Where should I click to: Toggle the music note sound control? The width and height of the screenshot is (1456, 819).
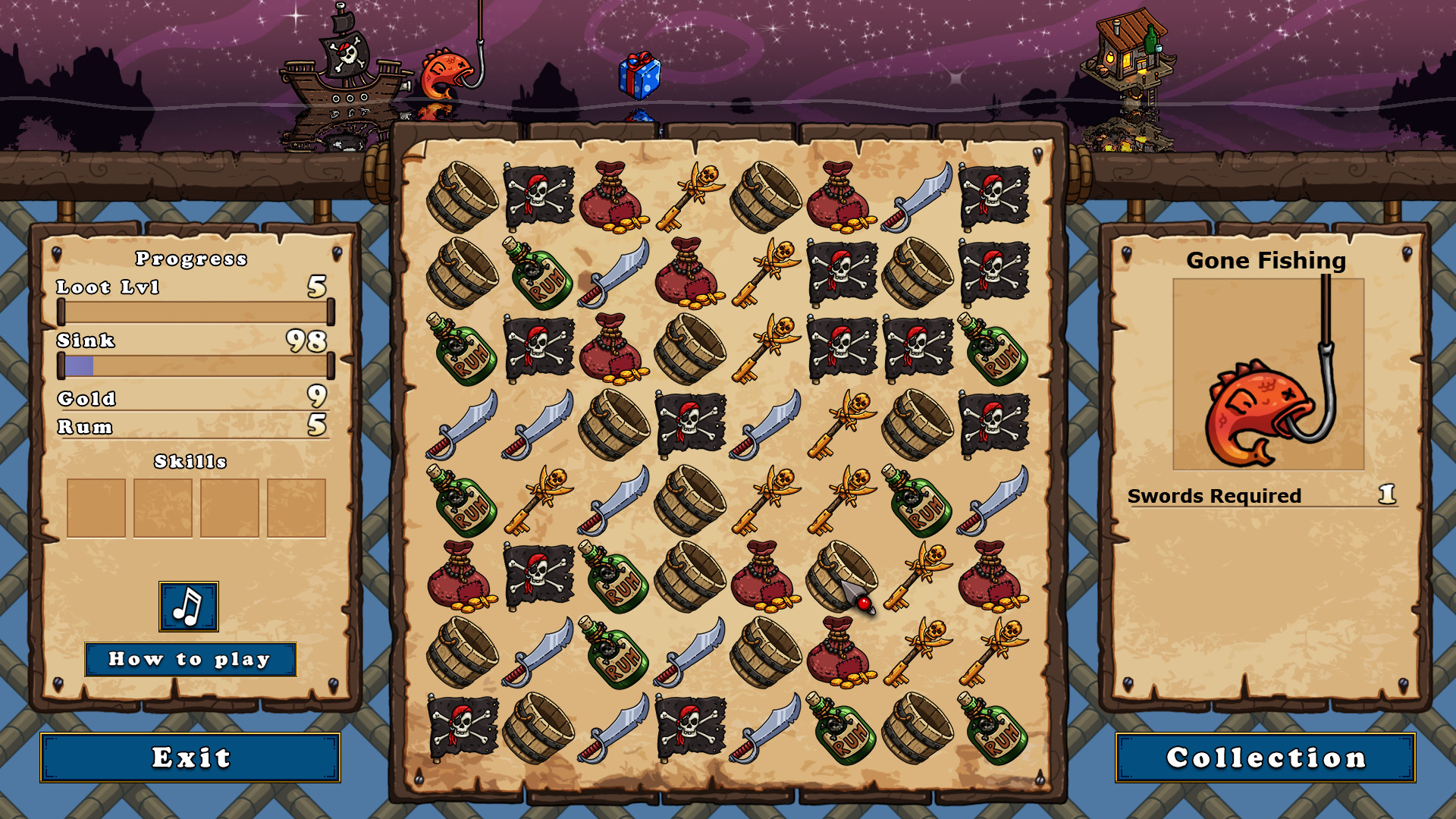click(x=187, y=606)
